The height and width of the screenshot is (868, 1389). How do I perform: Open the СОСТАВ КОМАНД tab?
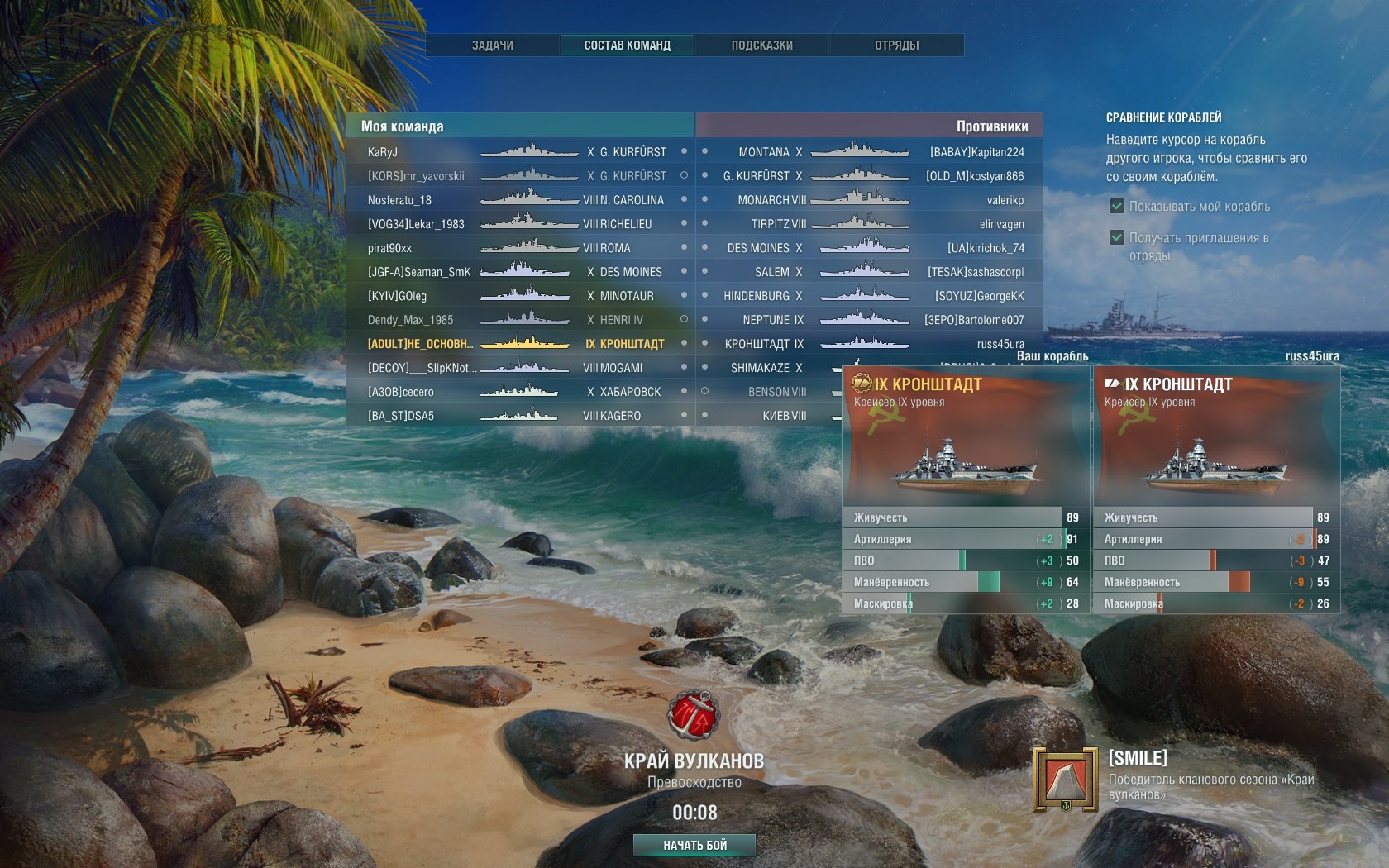[628, 45]
